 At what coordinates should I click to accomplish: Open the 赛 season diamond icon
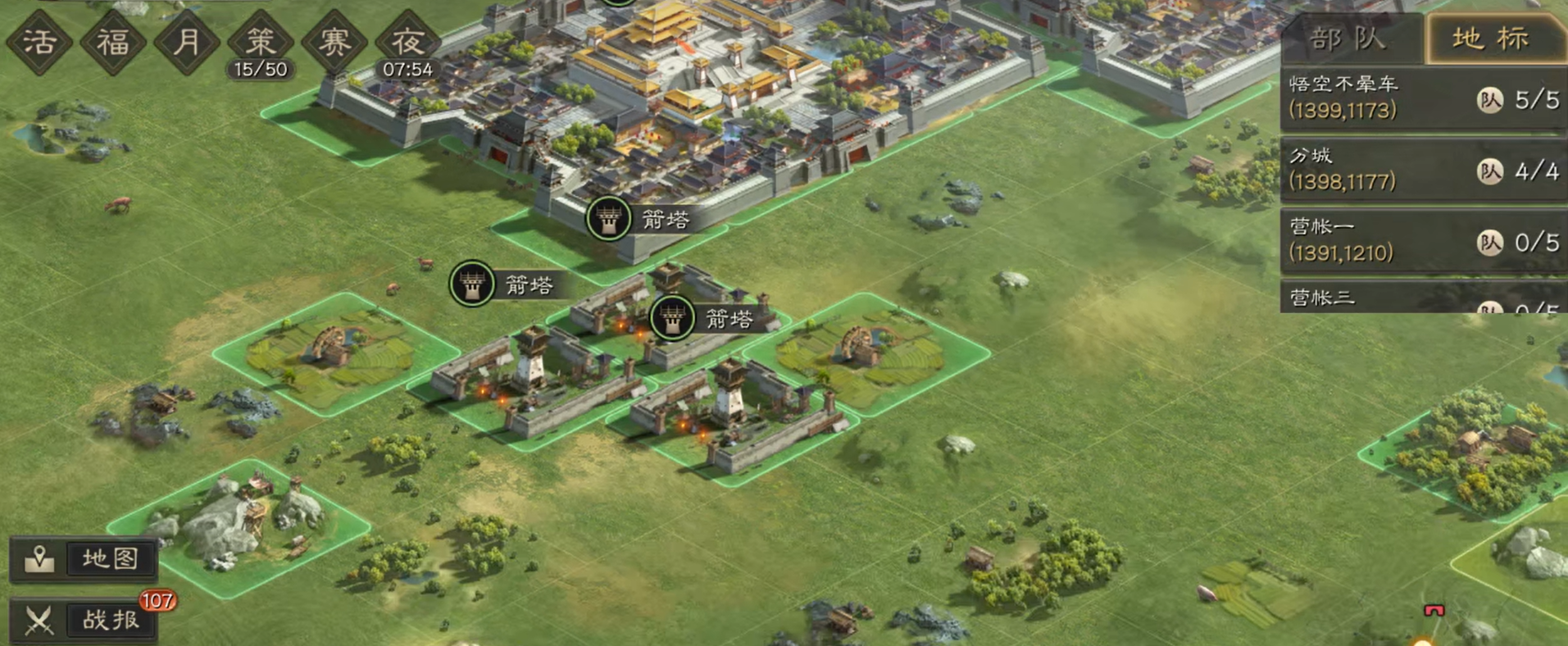pos(334,41)
